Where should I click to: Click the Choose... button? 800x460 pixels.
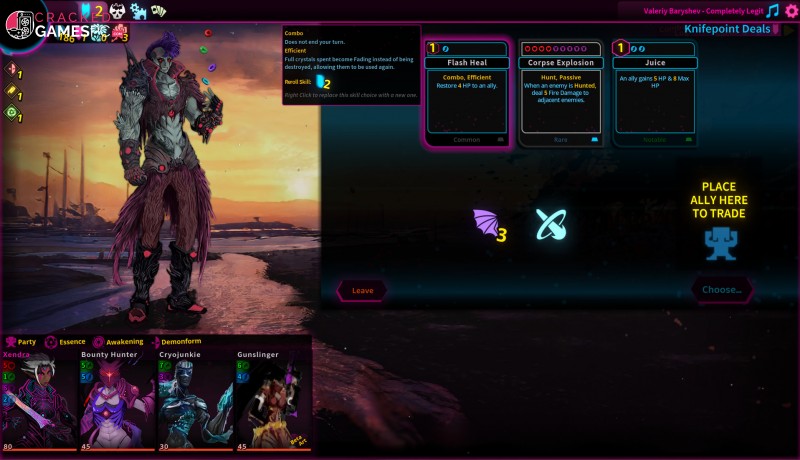[x=721, y=290]
